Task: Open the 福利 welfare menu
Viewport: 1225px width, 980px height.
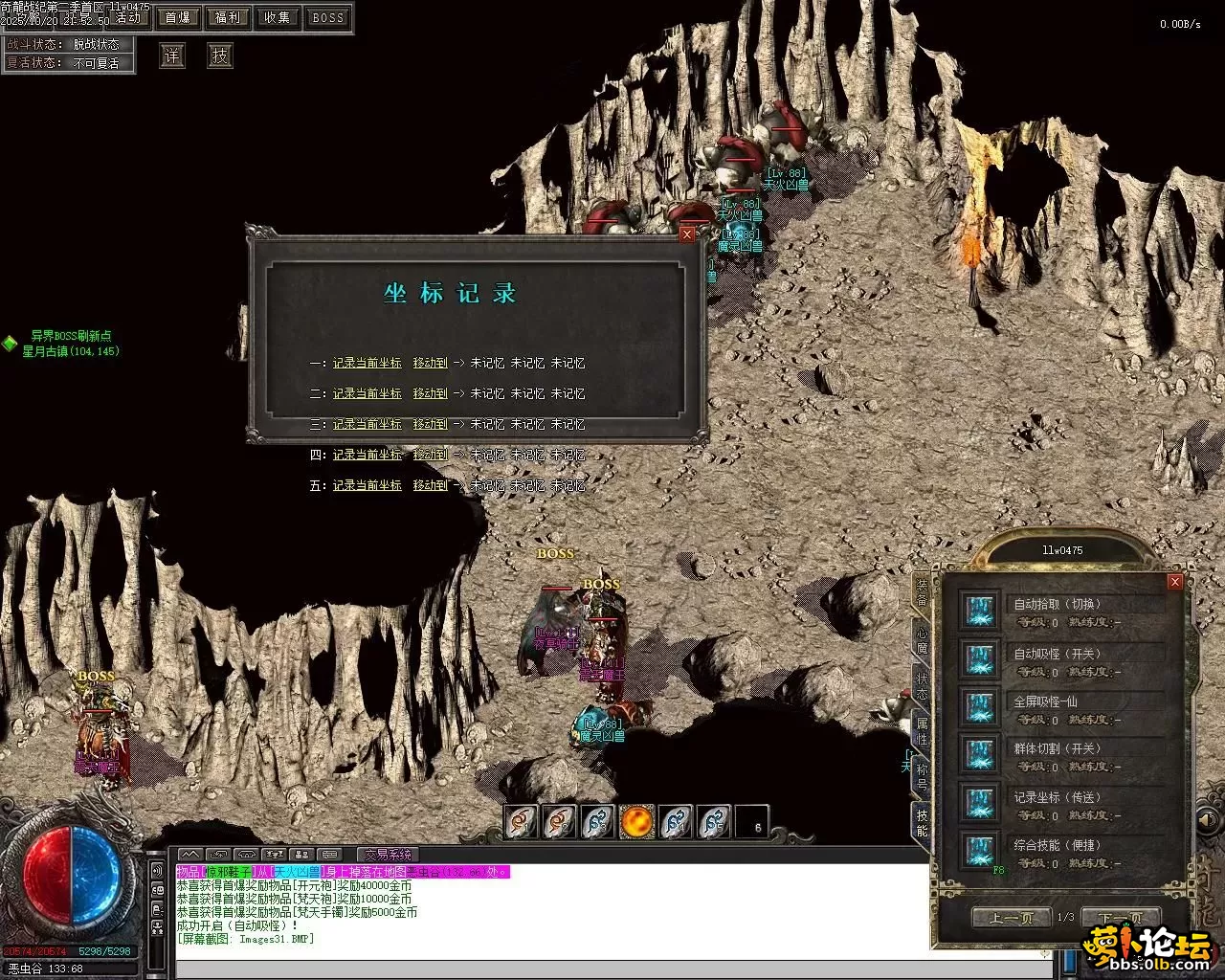Action: click(228, 17)
